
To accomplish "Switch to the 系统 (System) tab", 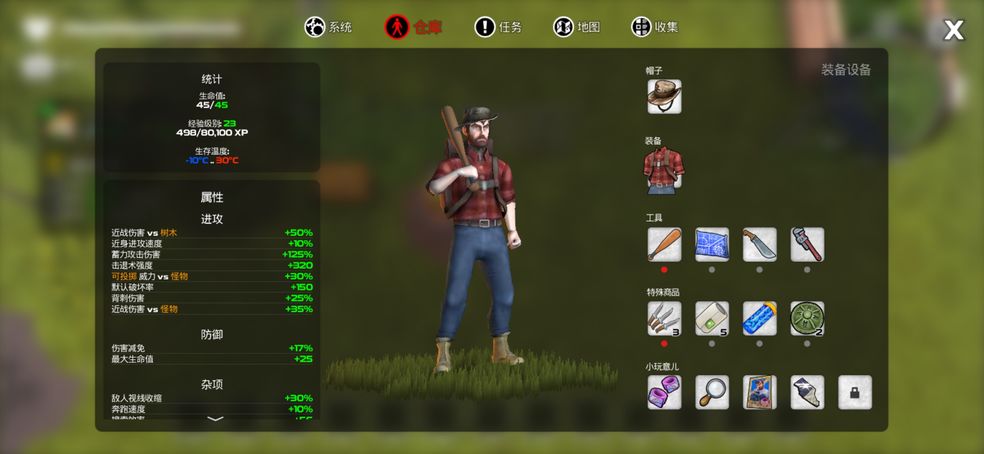I will pyautogui.click(x=328, y=27).
